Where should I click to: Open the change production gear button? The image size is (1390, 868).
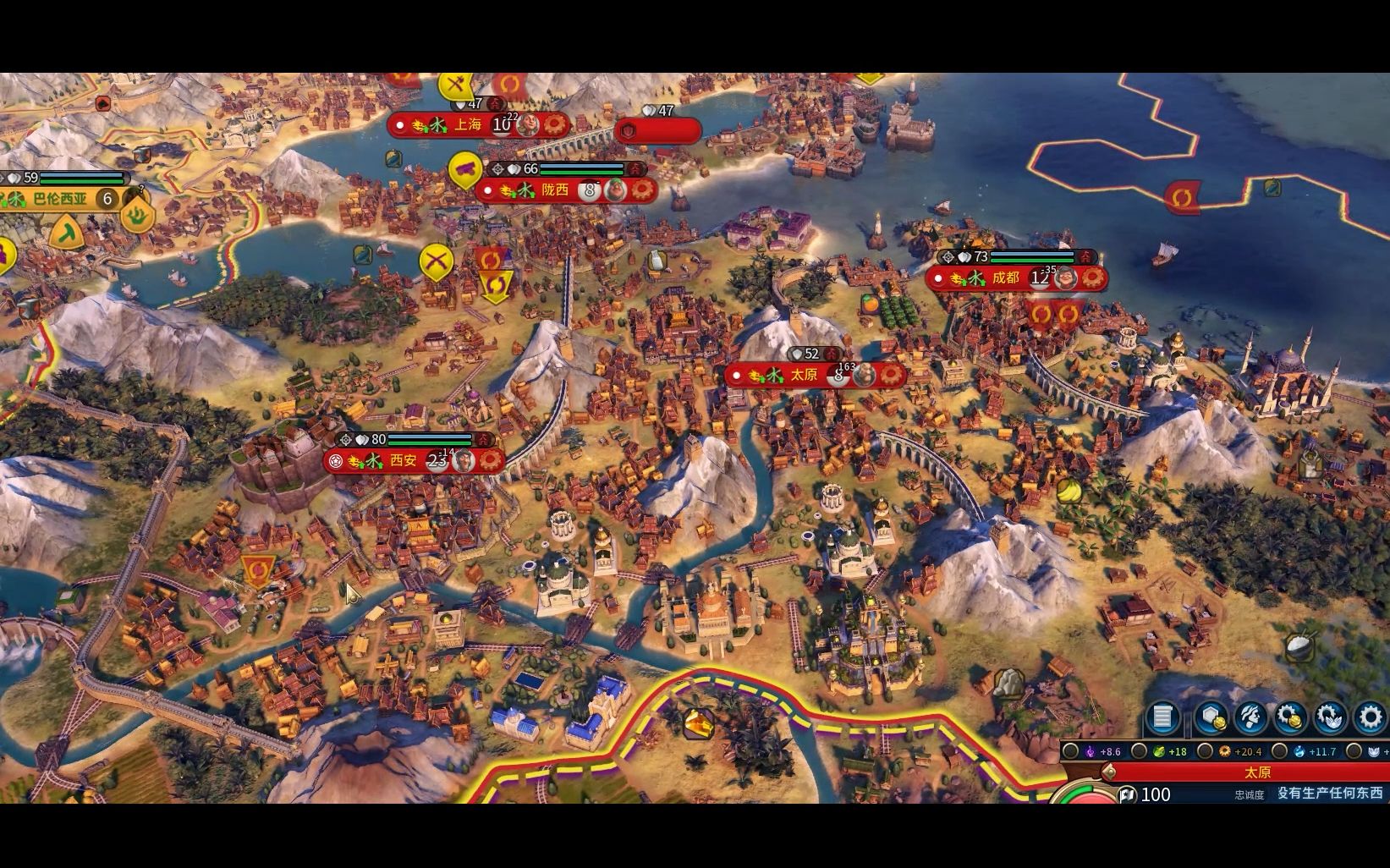pyautogui.click(x=1371, y=718)
